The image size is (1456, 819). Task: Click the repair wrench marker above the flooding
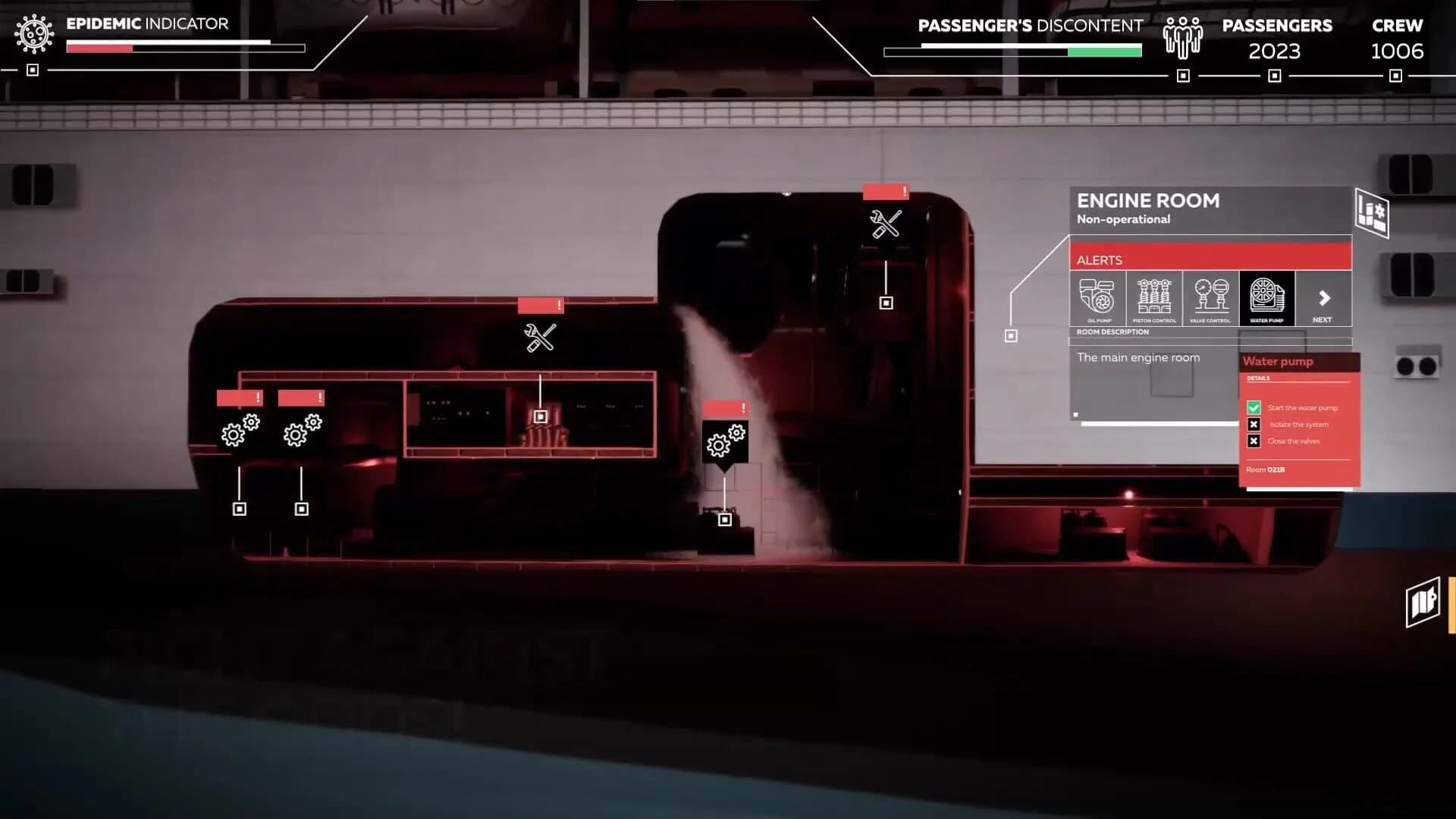click(x=884, y=224)
